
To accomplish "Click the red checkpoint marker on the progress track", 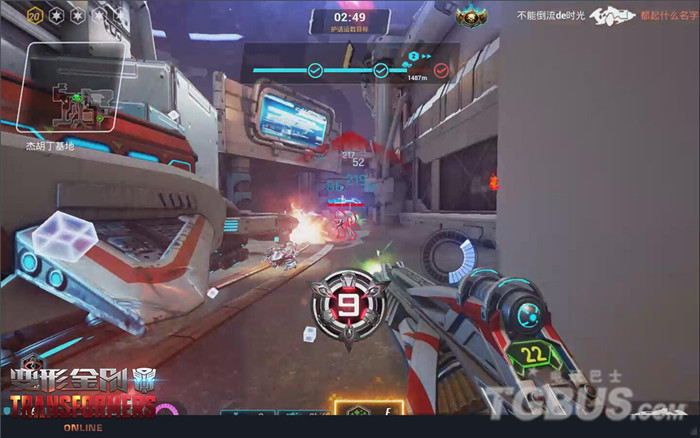I will point(441,70).
